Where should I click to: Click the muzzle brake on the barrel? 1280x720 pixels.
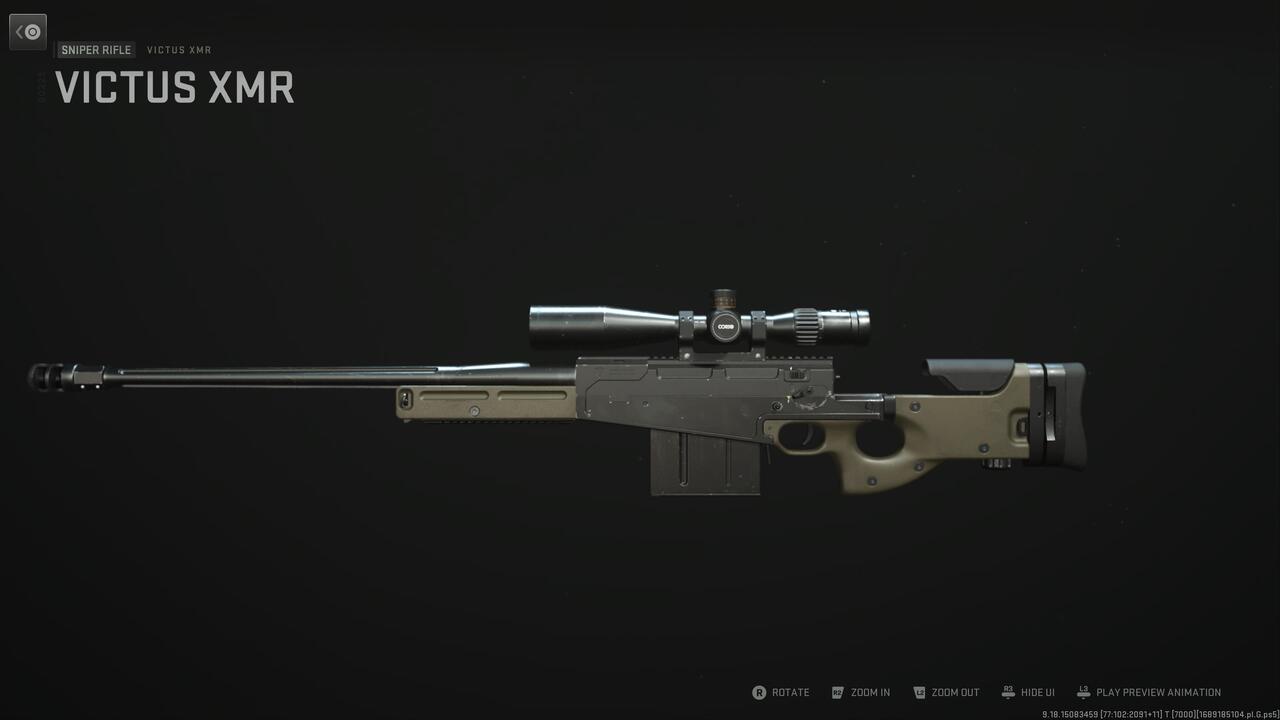click(42, 375)
